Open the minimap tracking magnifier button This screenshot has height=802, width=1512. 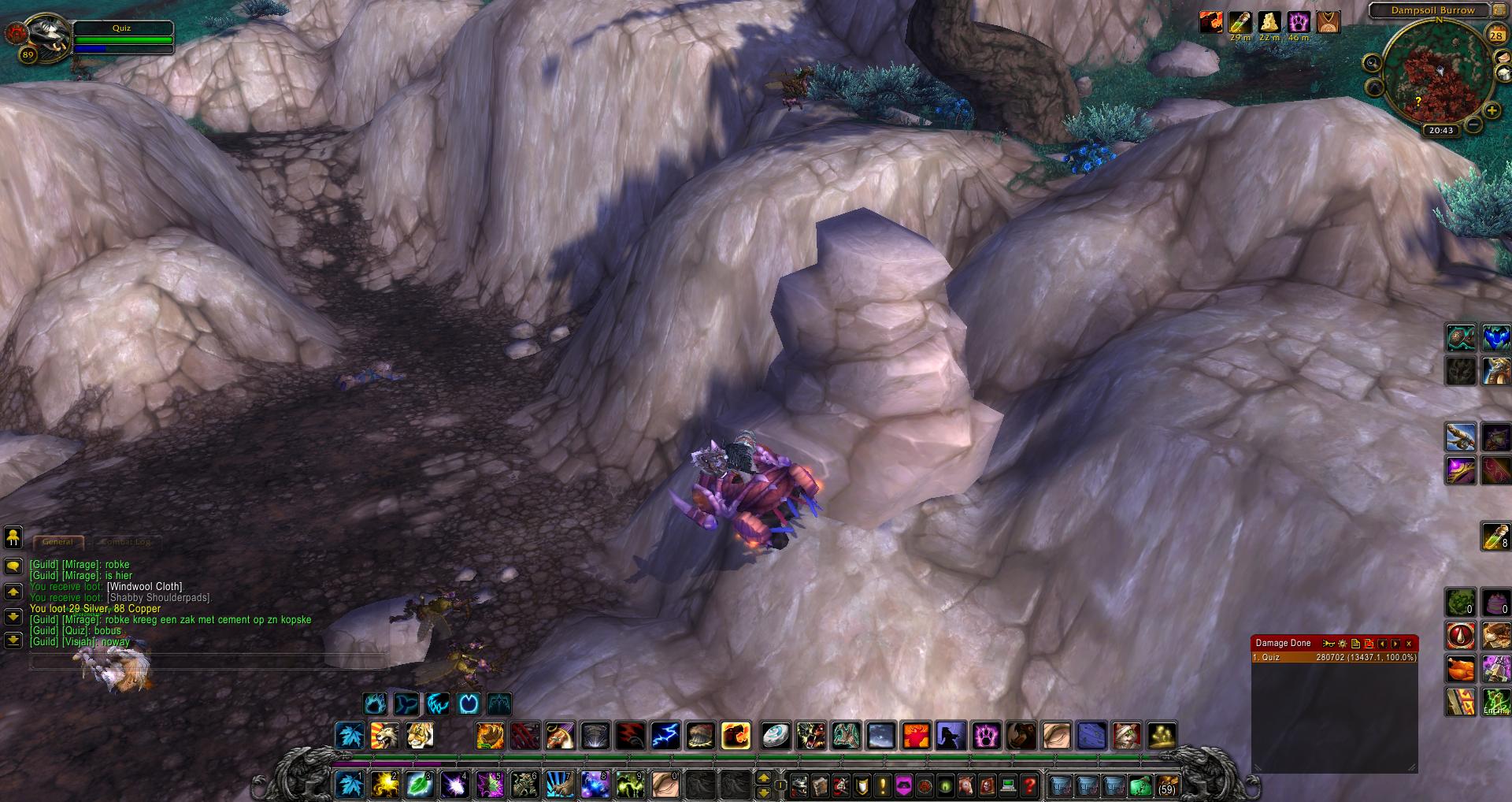[x=1373, y=63]
